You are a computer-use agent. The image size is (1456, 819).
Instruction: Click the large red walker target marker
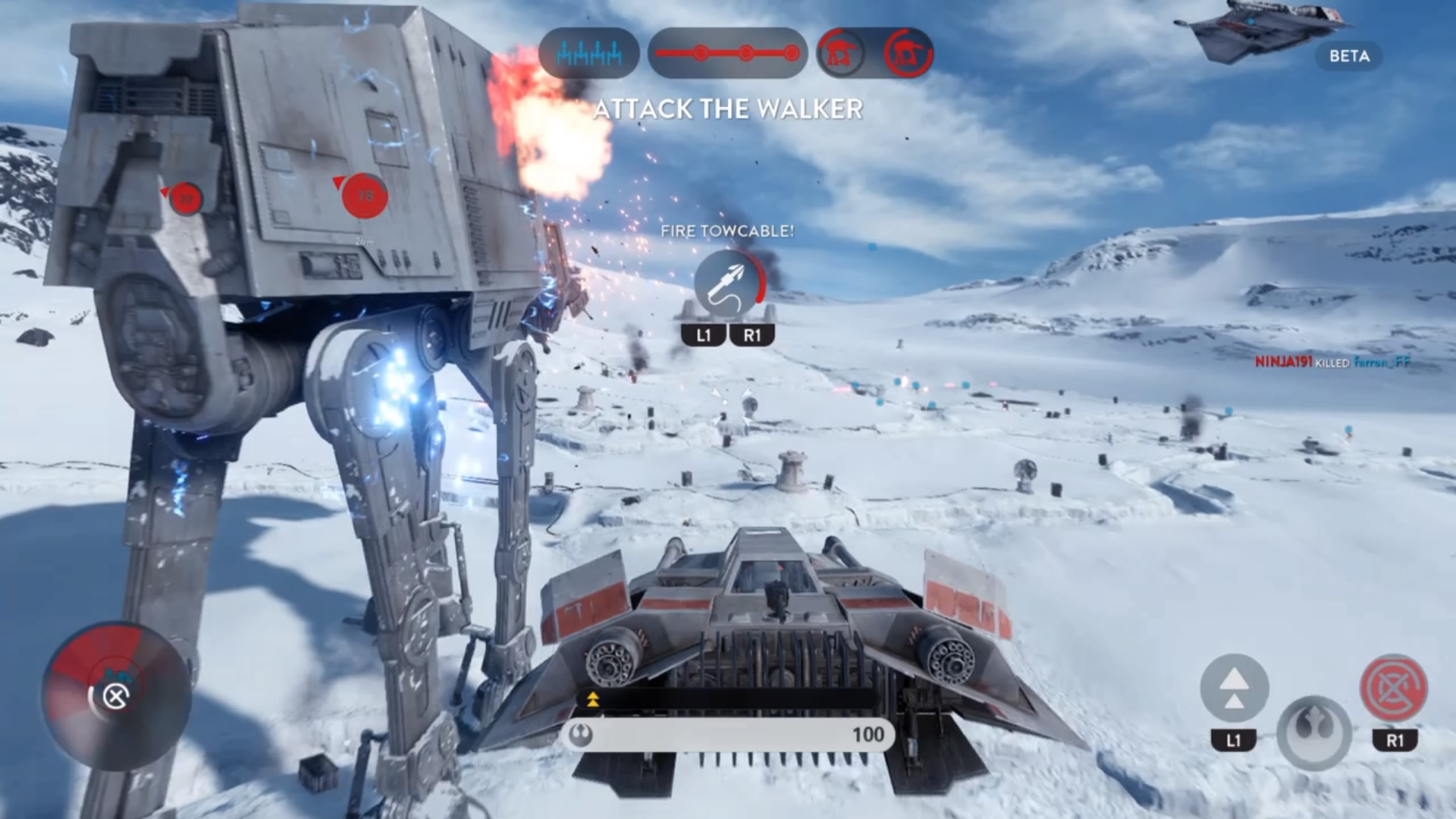click(365, 196)
